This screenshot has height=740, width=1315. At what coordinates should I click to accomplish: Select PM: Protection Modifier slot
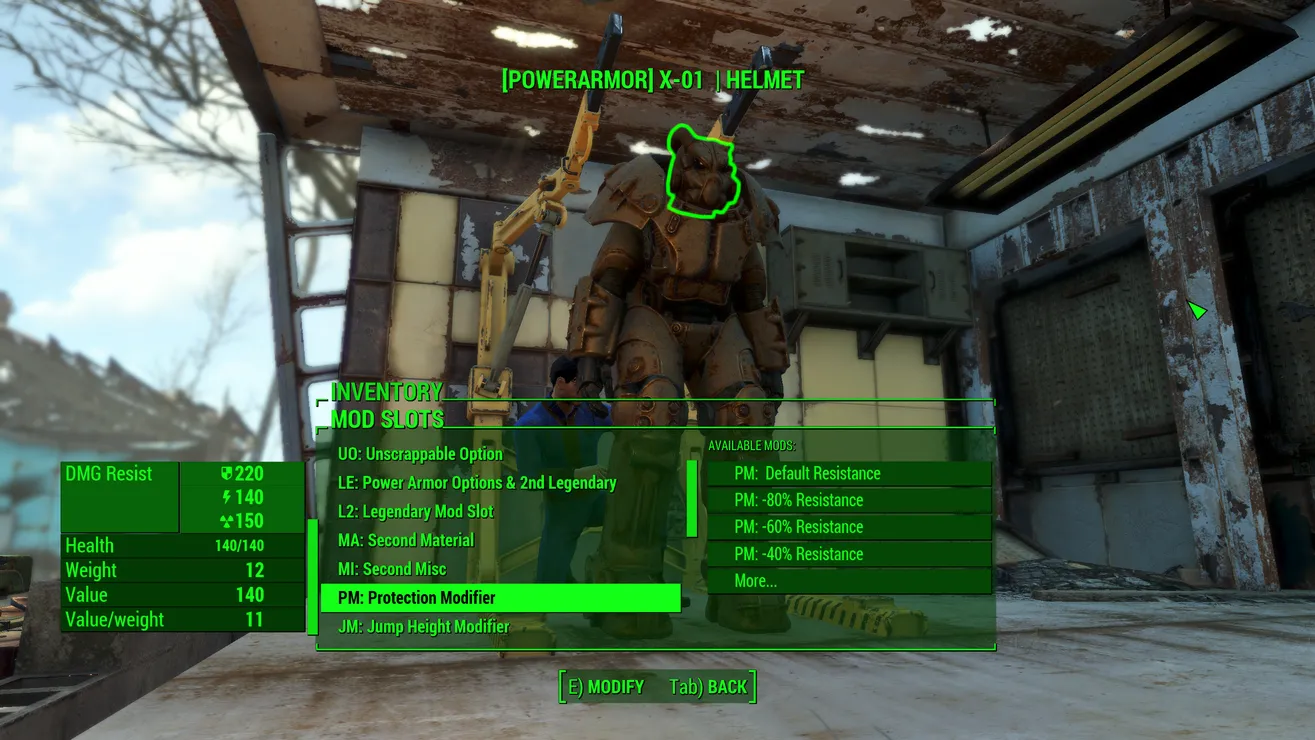tap(500, 598)
